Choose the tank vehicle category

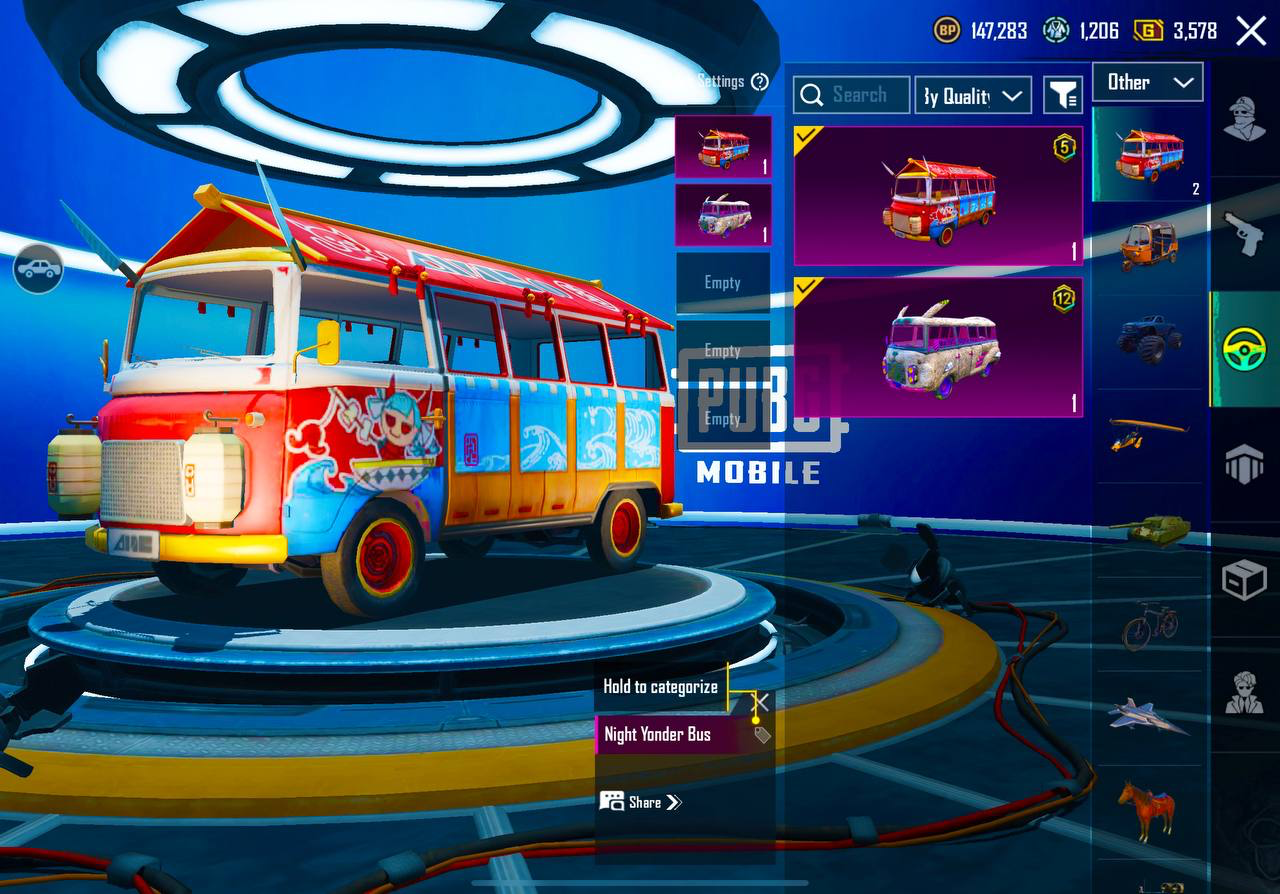point(1149,528)
